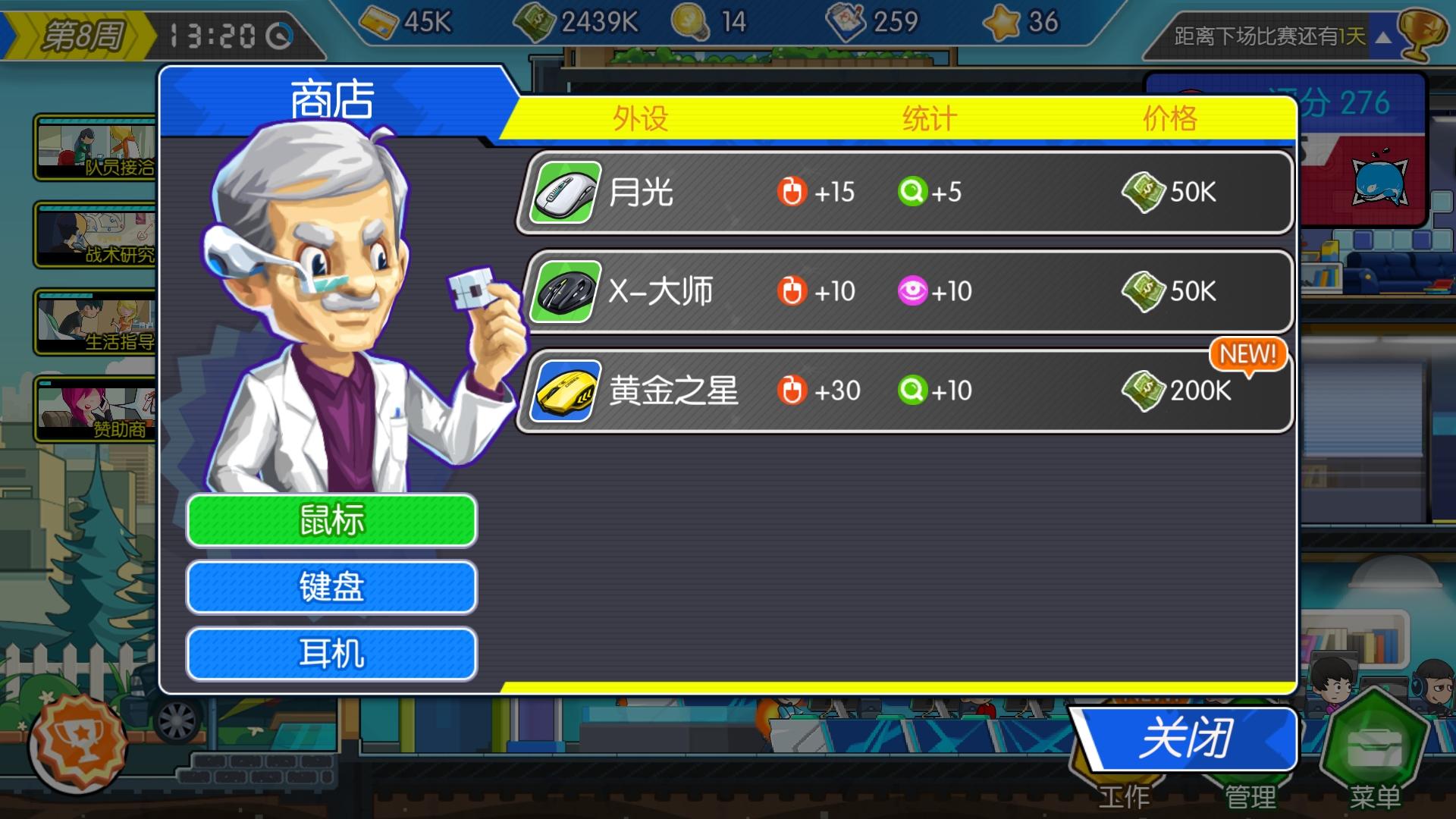Expand the next match countdown arrow
The width and height of the screenshot is (1456, 819).
pos(1383,37)
